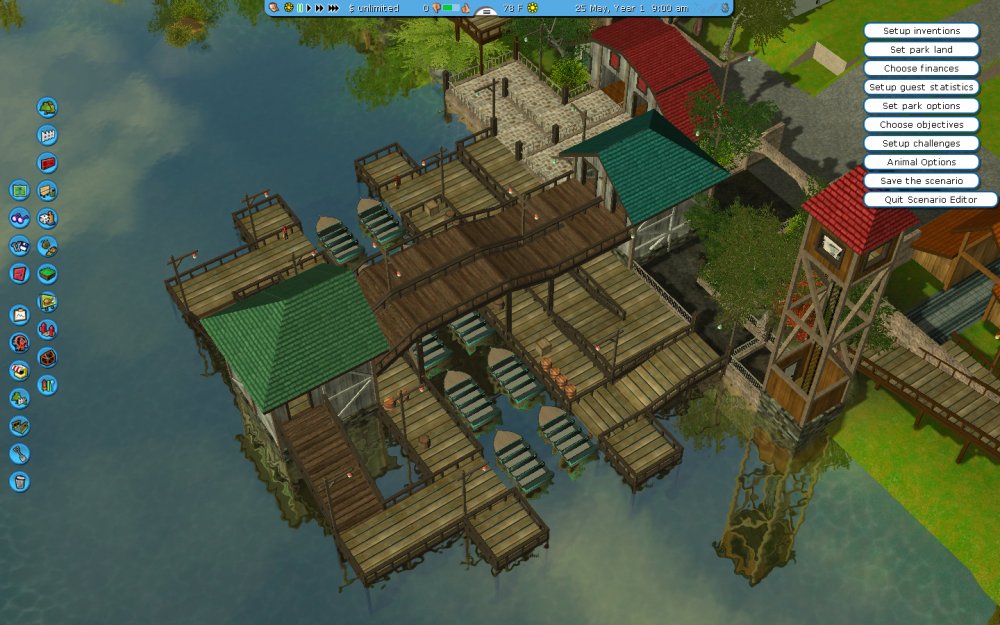
Task: Open the blue binoculars view icon
Action: tap(19, 218)
